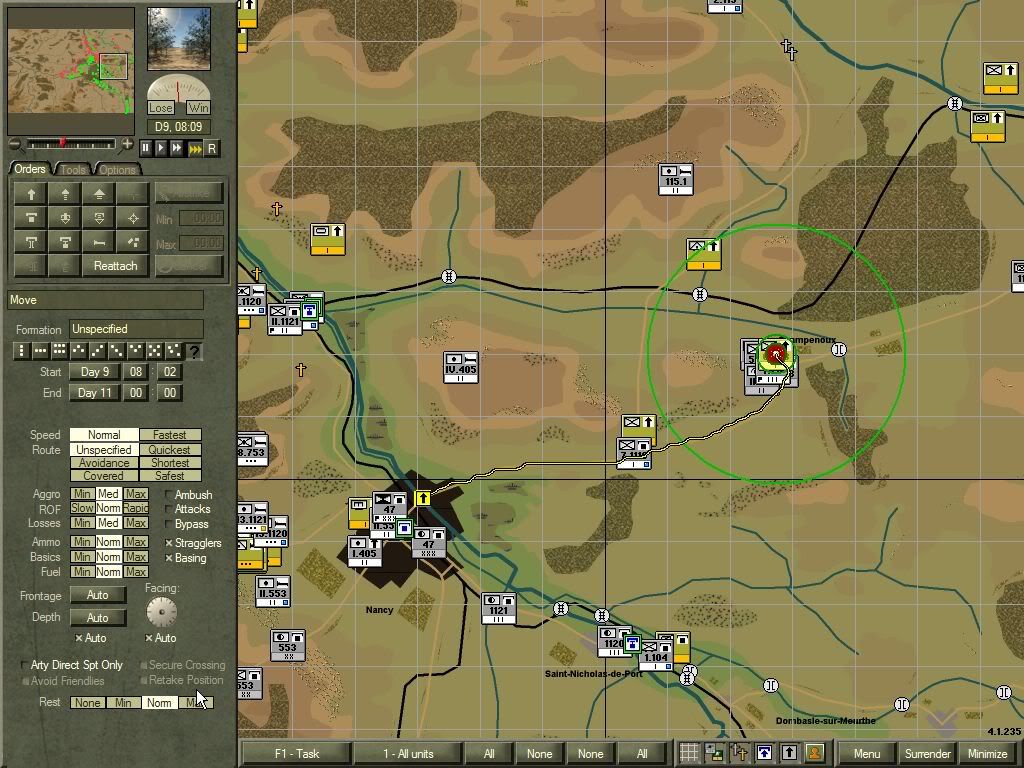Pause the game simulation

coord(145,148)
